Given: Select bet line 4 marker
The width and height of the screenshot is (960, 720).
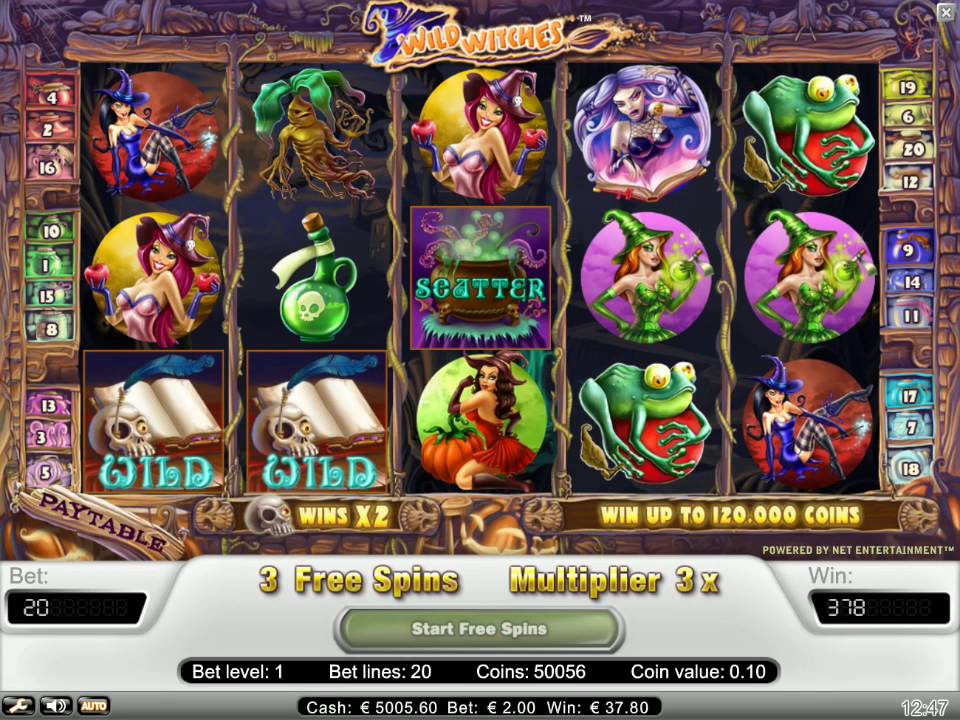Looking at the screenshot, I should pyautogui.click(x=49, y=97).
